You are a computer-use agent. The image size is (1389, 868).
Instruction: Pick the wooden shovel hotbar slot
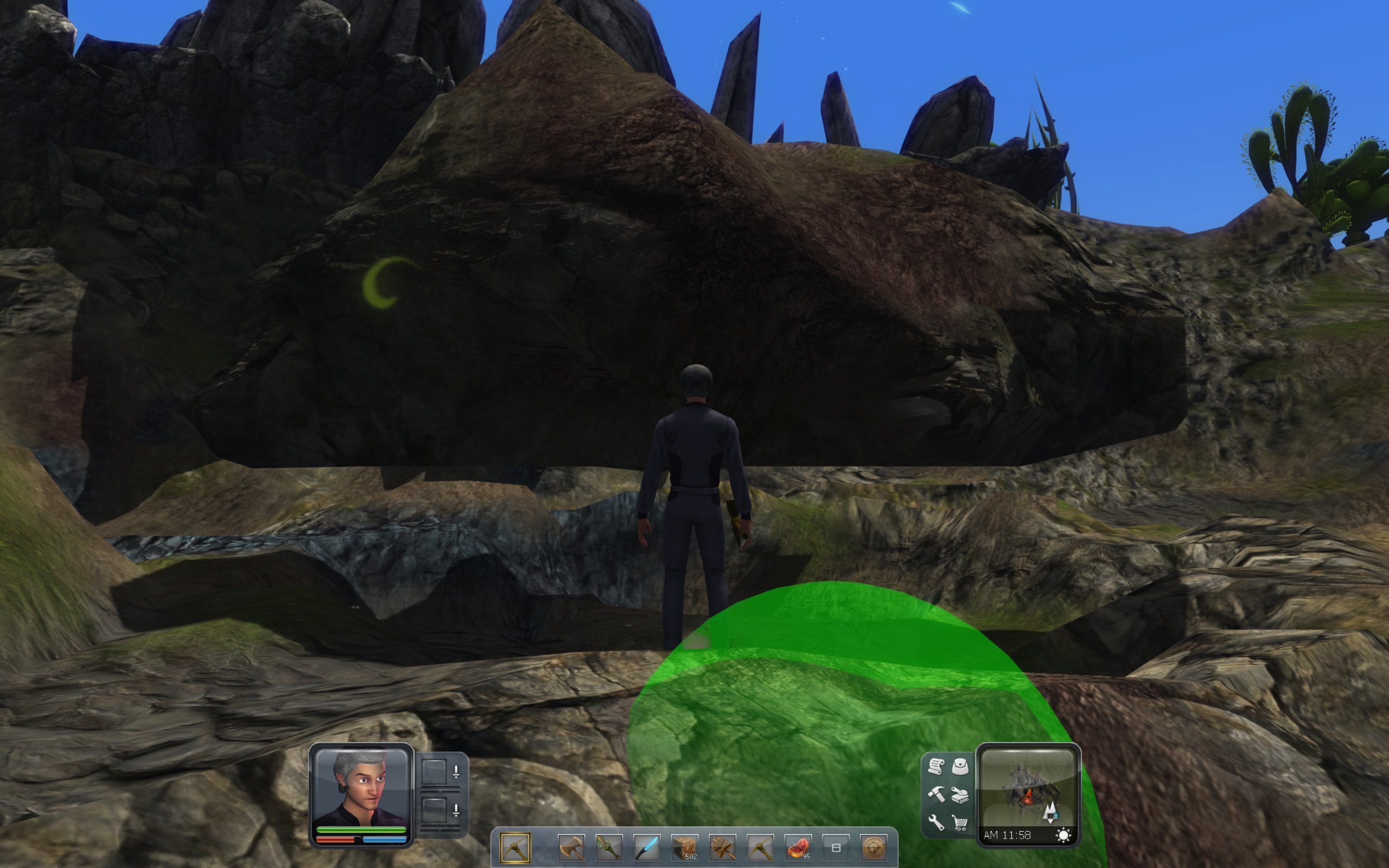[723, 848]
